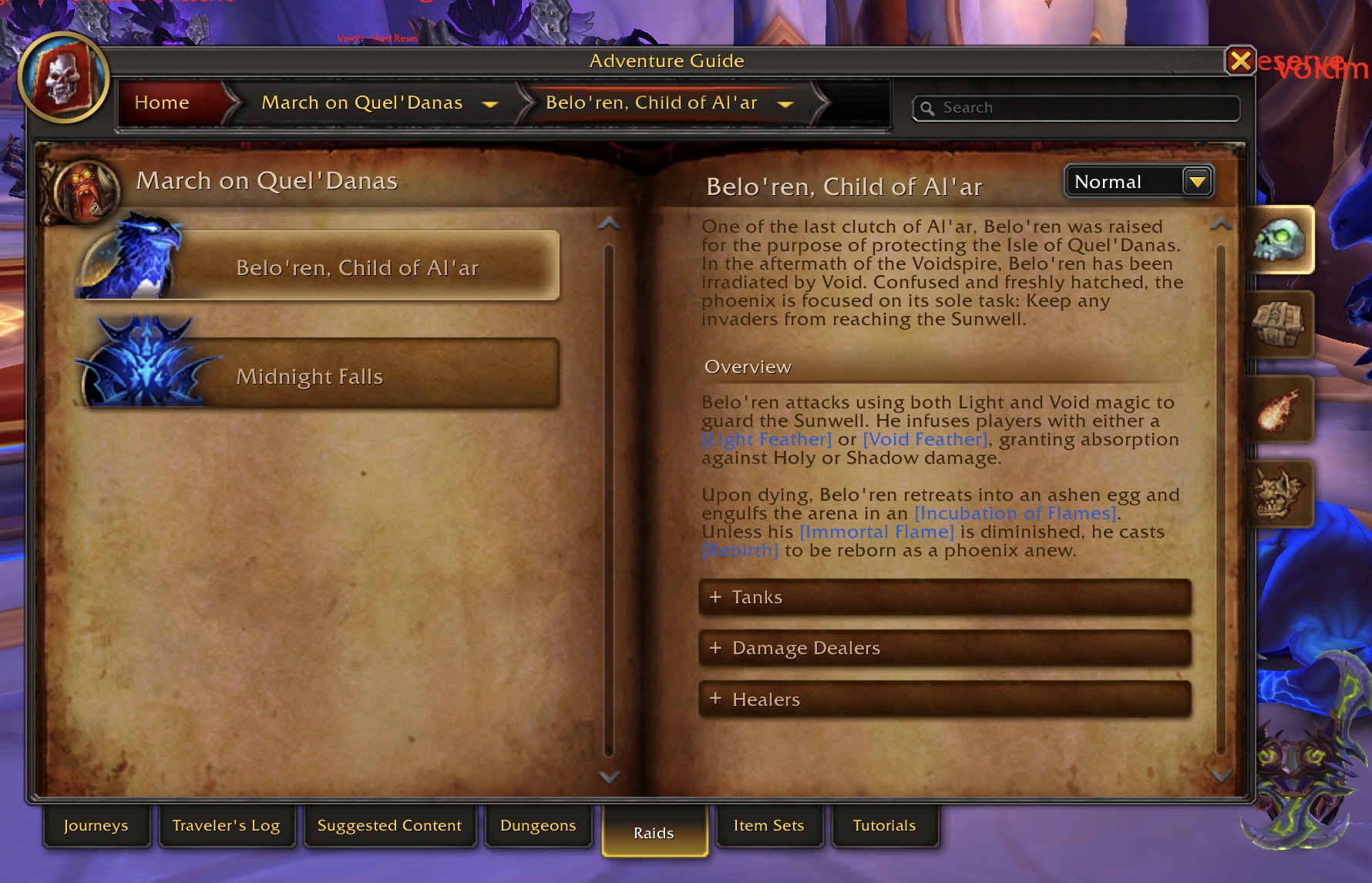Switch to the Dungeons tab
The image size is (1372, 883).
tap(538, 825)
